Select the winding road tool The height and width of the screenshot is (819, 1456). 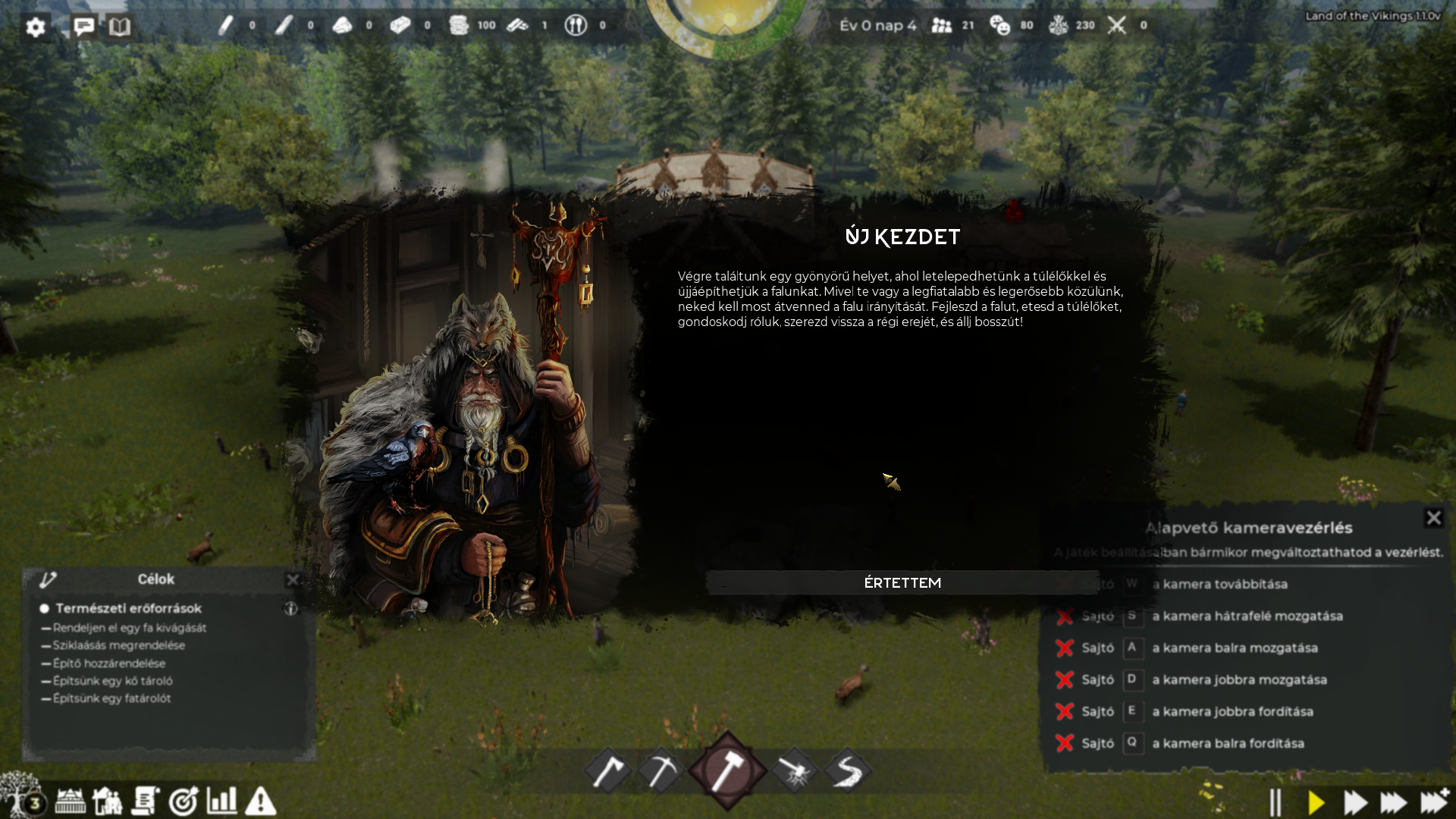coord(847,771)
